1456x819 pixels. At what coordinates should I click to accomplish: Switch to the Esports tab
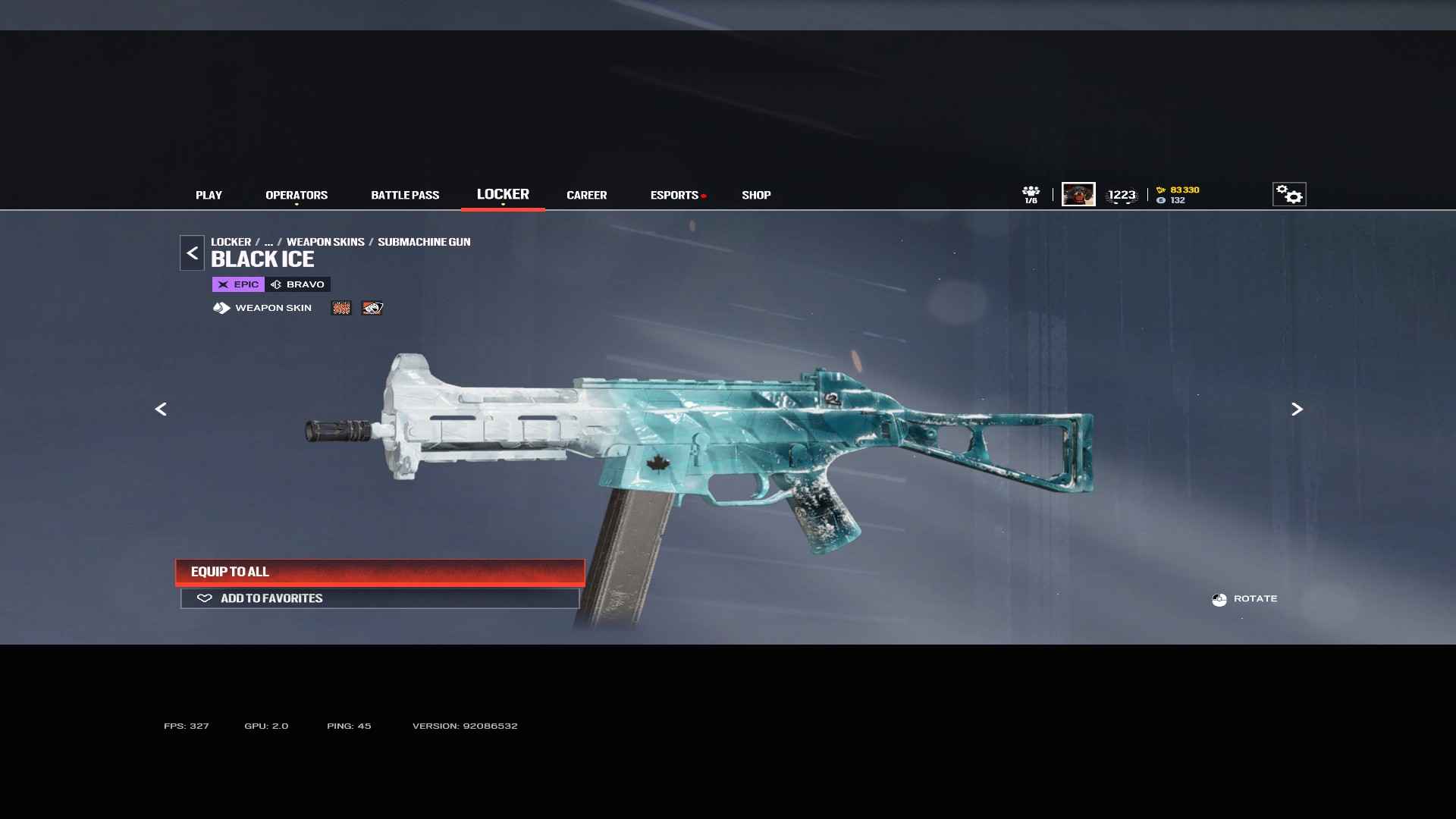(x=674, y=195)
